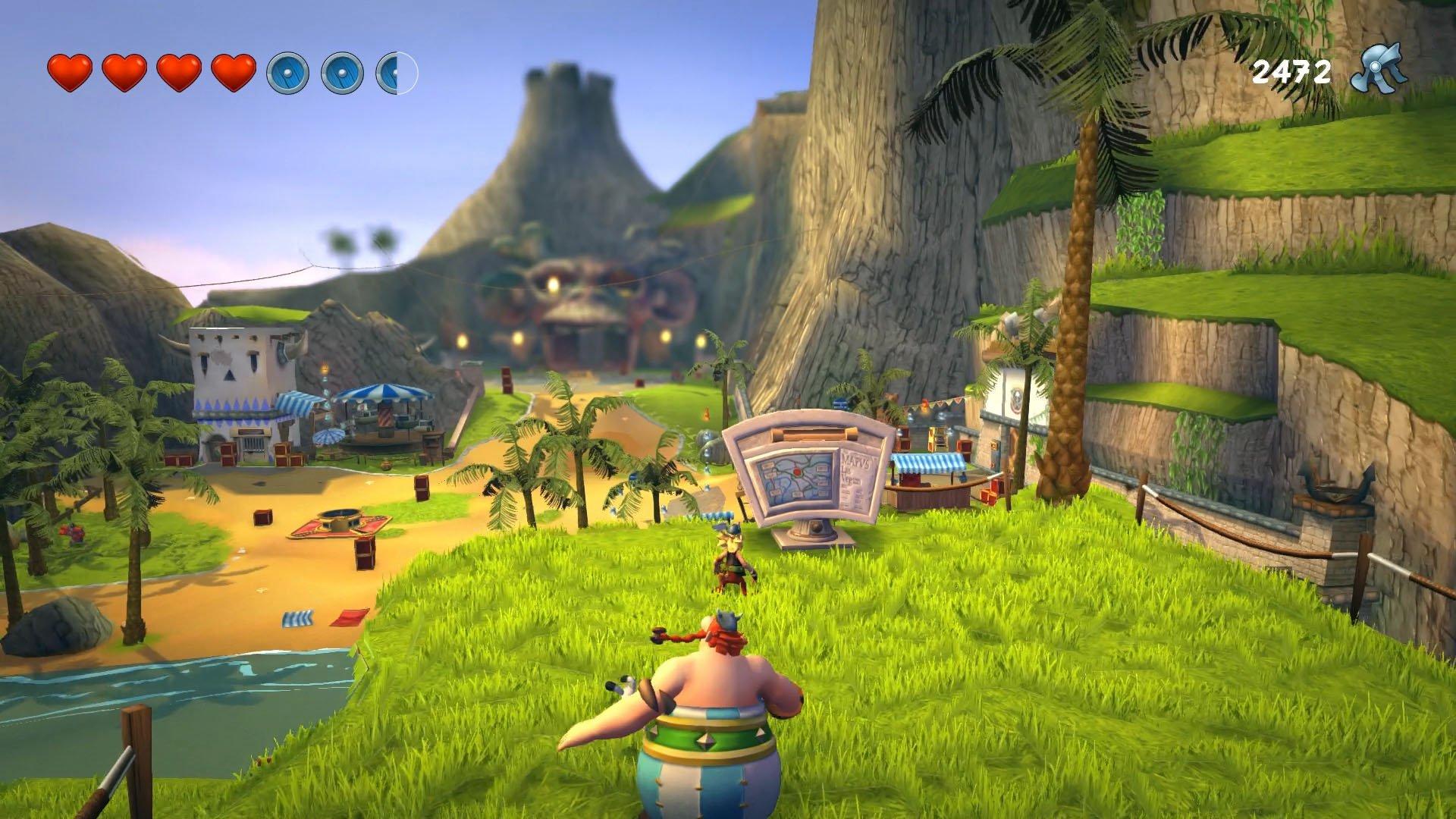The width and height of the screenshot is (1456, 819).
Task: Click the red marker dot on the map board
Action: [797, 472]
